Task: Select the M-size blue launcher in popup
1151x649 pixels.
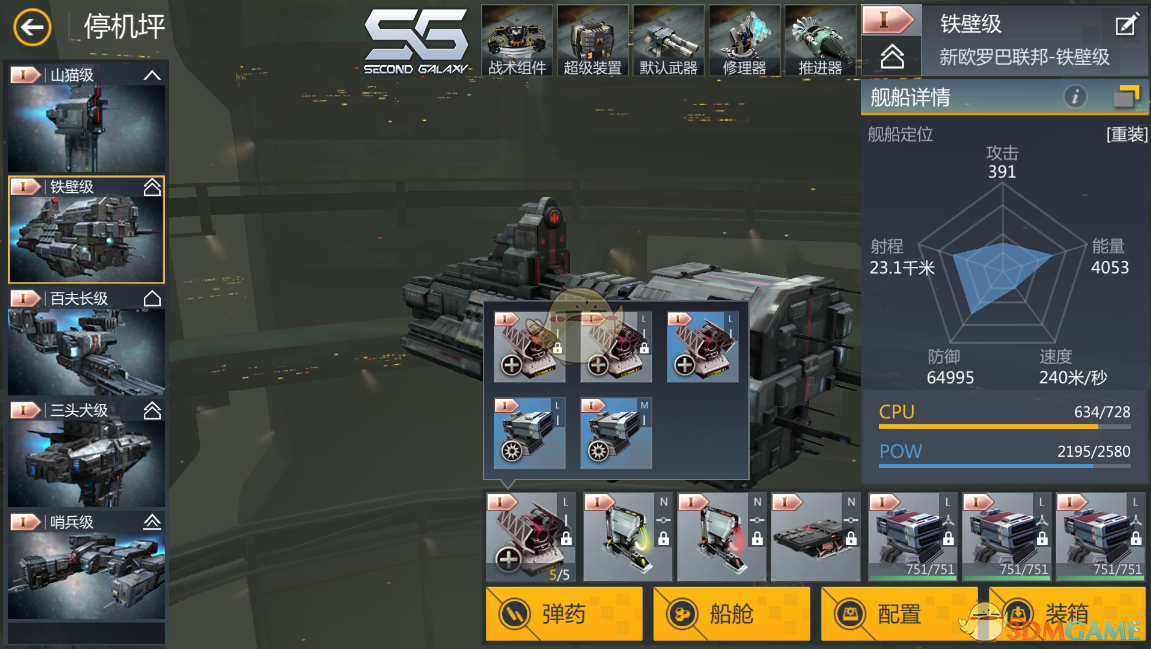Action: 616,433
